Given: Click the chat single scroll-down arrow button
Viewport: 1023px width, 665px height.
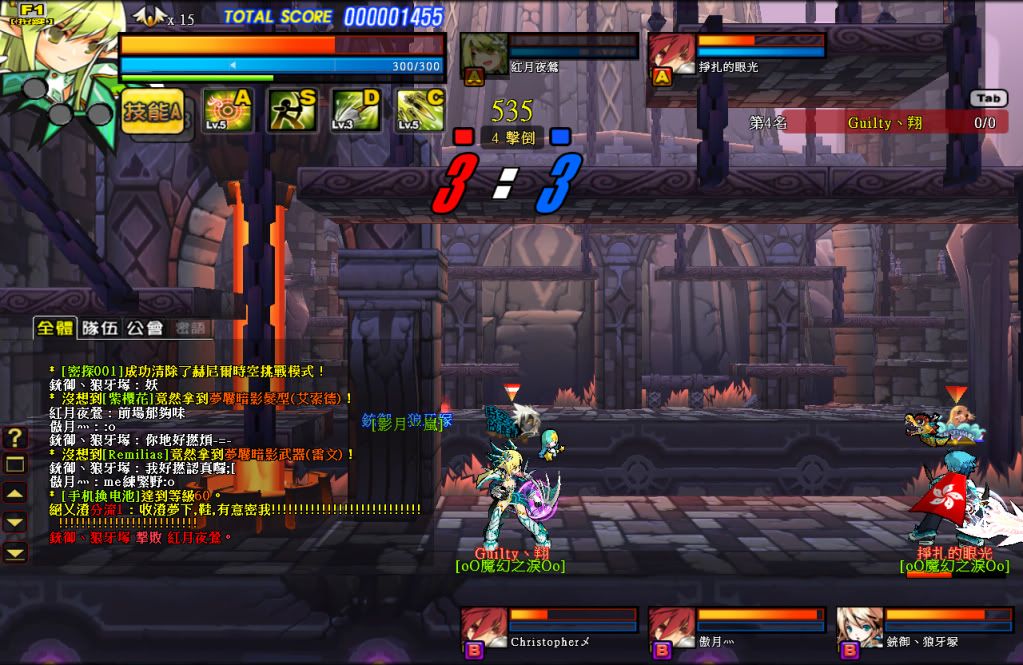Looking at the screenshot, I should [x=15, y=522].
